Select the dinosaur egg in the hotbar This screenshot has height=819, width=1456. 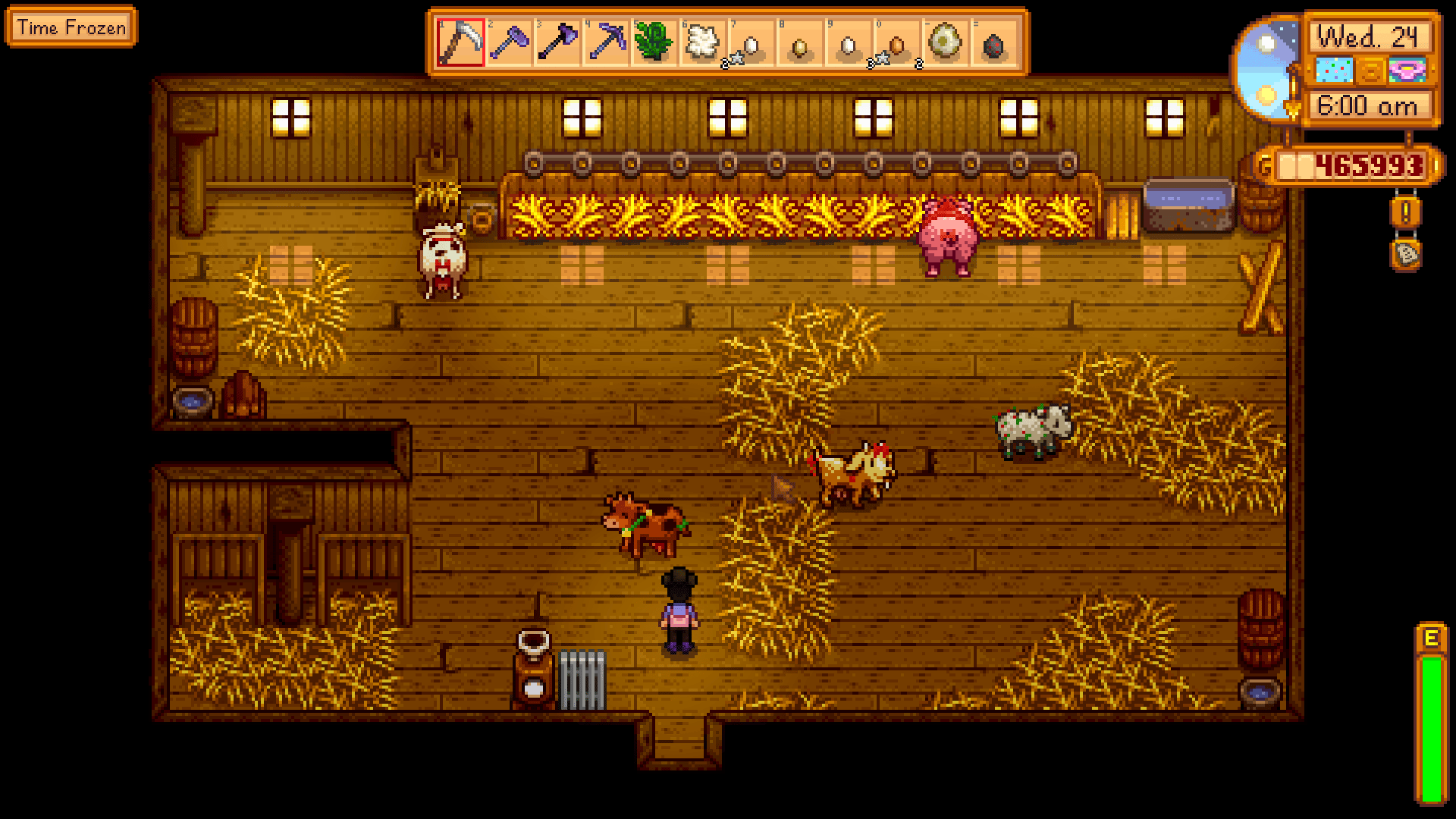tap(944, 42)
